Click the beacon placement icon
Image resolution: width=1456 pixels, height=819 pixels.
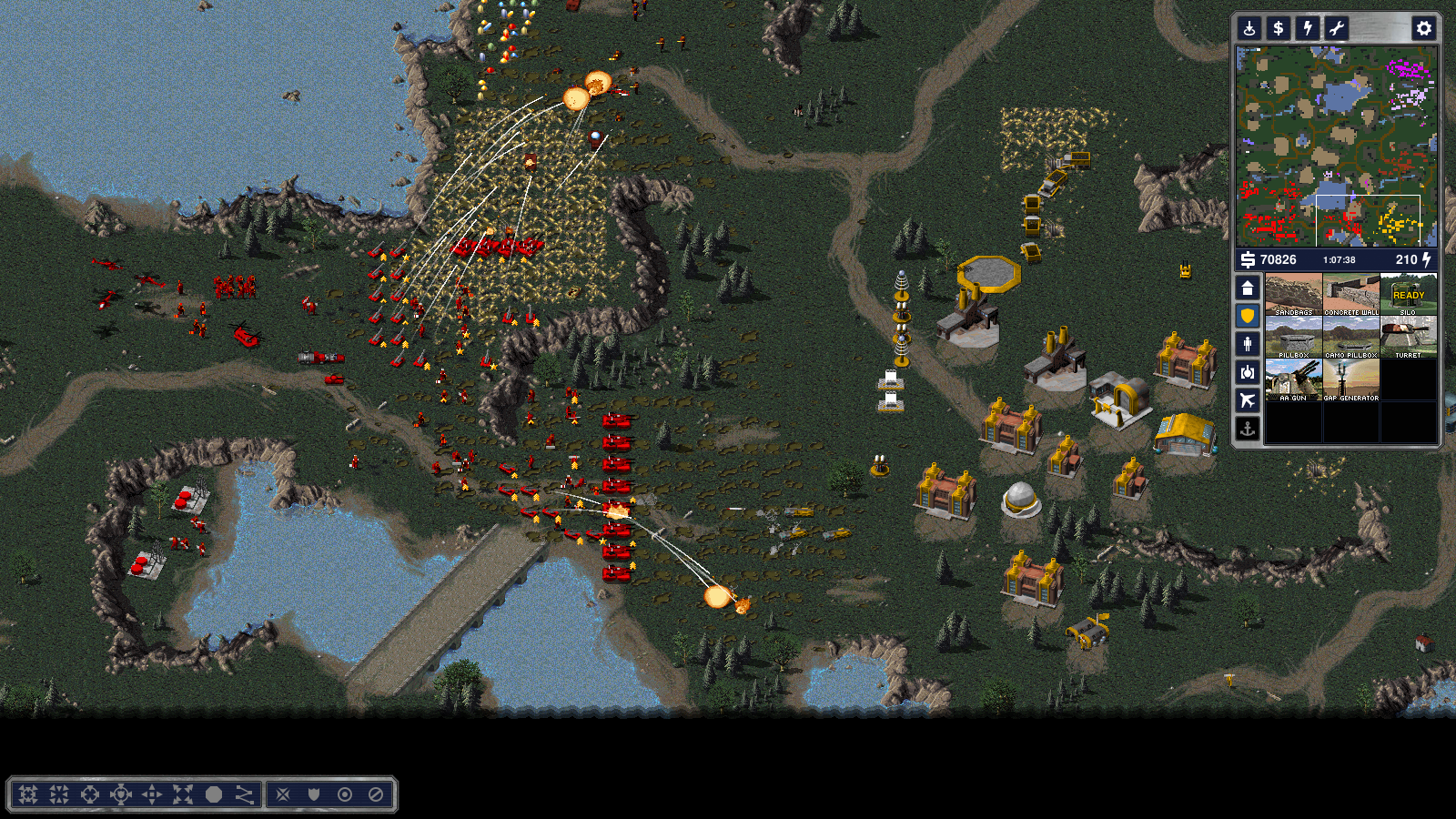(x=1249, y=28)
